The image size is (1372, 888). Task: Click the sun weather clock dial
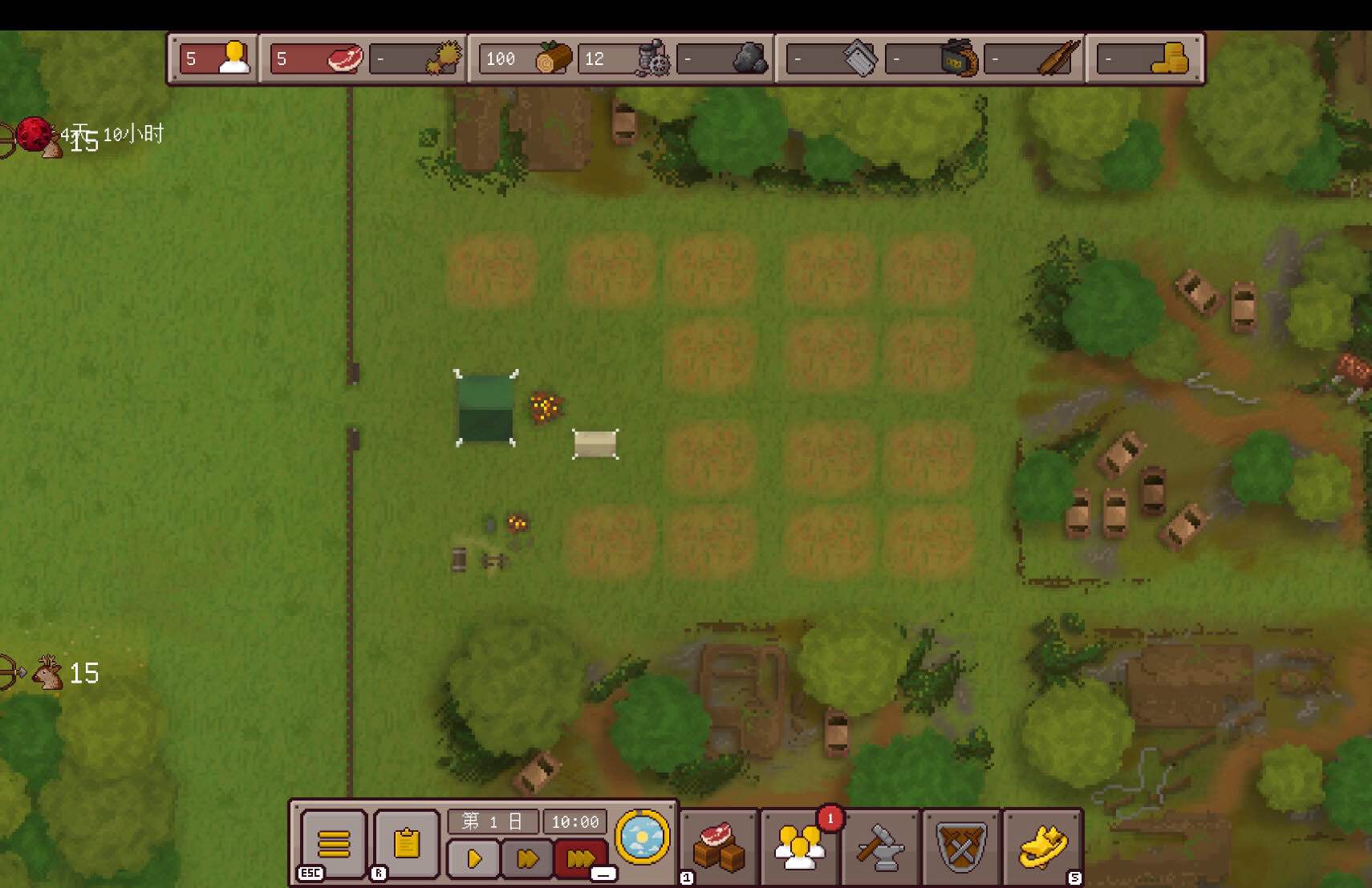[643, 837]
